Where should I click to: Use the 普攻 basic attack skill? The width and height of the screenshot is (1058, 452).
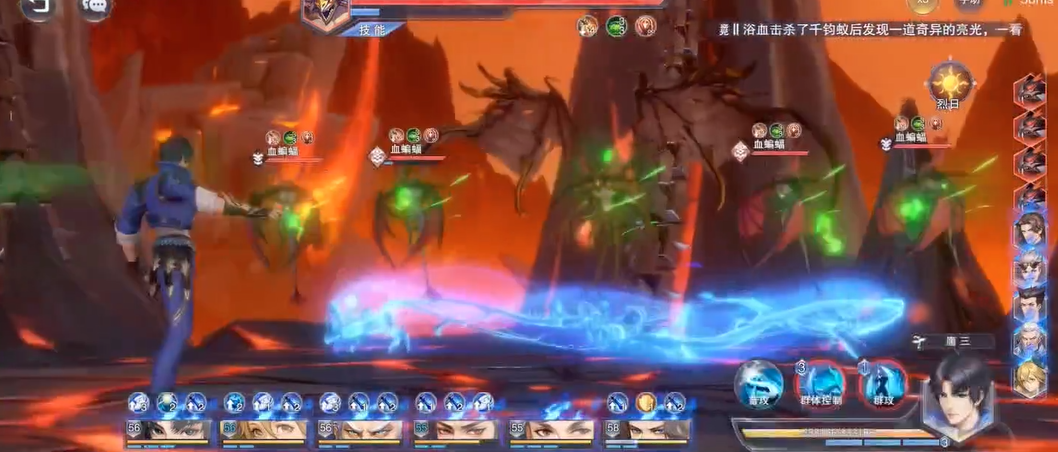[x=759, y=384]
